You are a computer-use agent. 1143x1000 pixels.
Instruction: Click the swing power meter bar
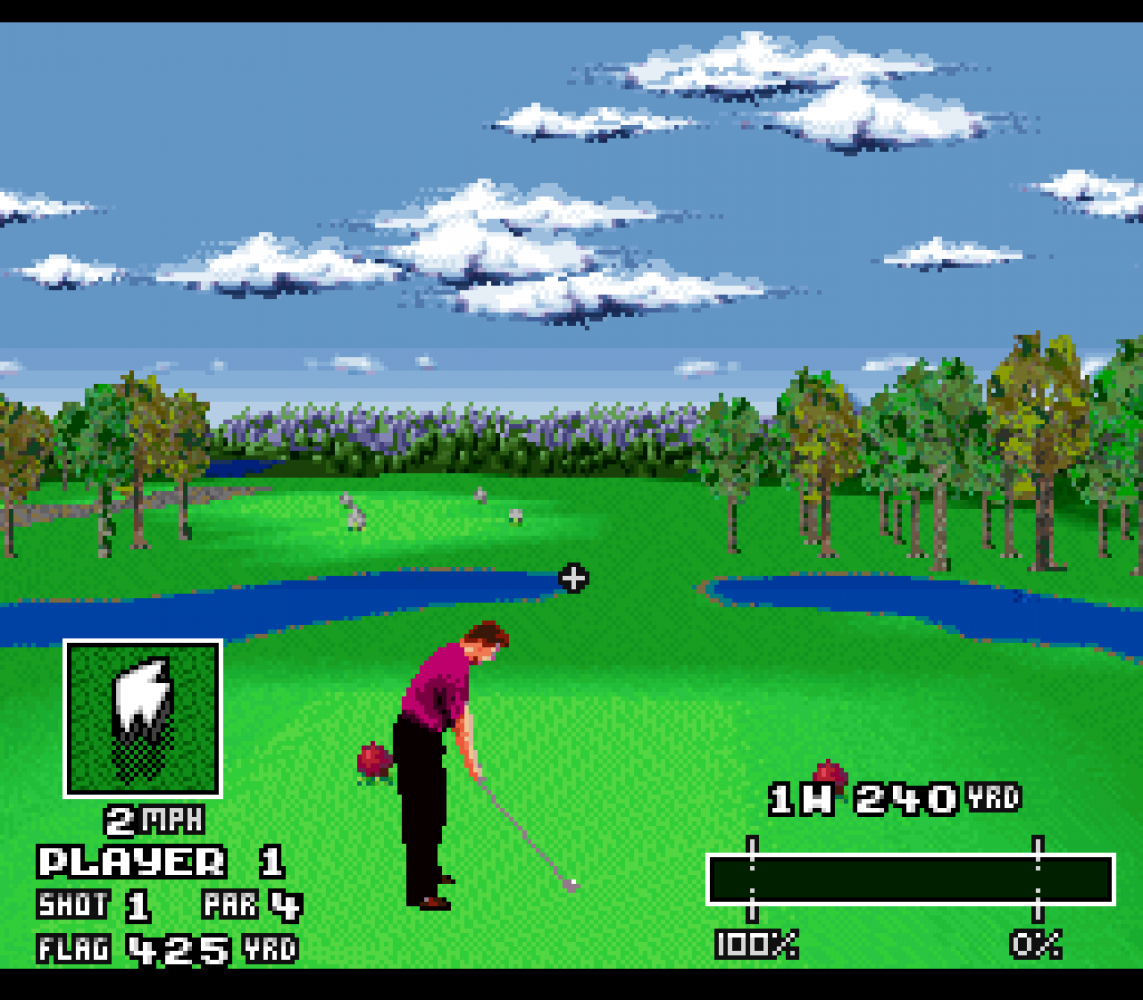click(910, 880)
